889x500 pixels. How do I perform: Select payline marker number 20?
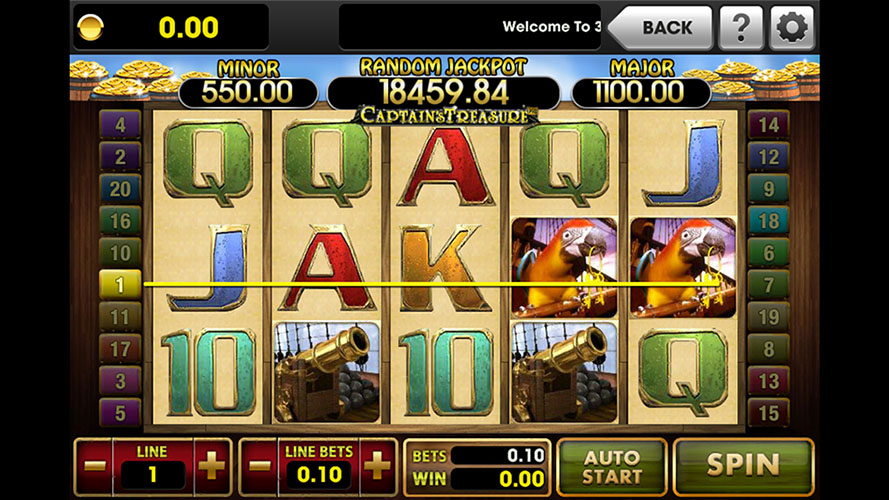click(x=120, y=189)
